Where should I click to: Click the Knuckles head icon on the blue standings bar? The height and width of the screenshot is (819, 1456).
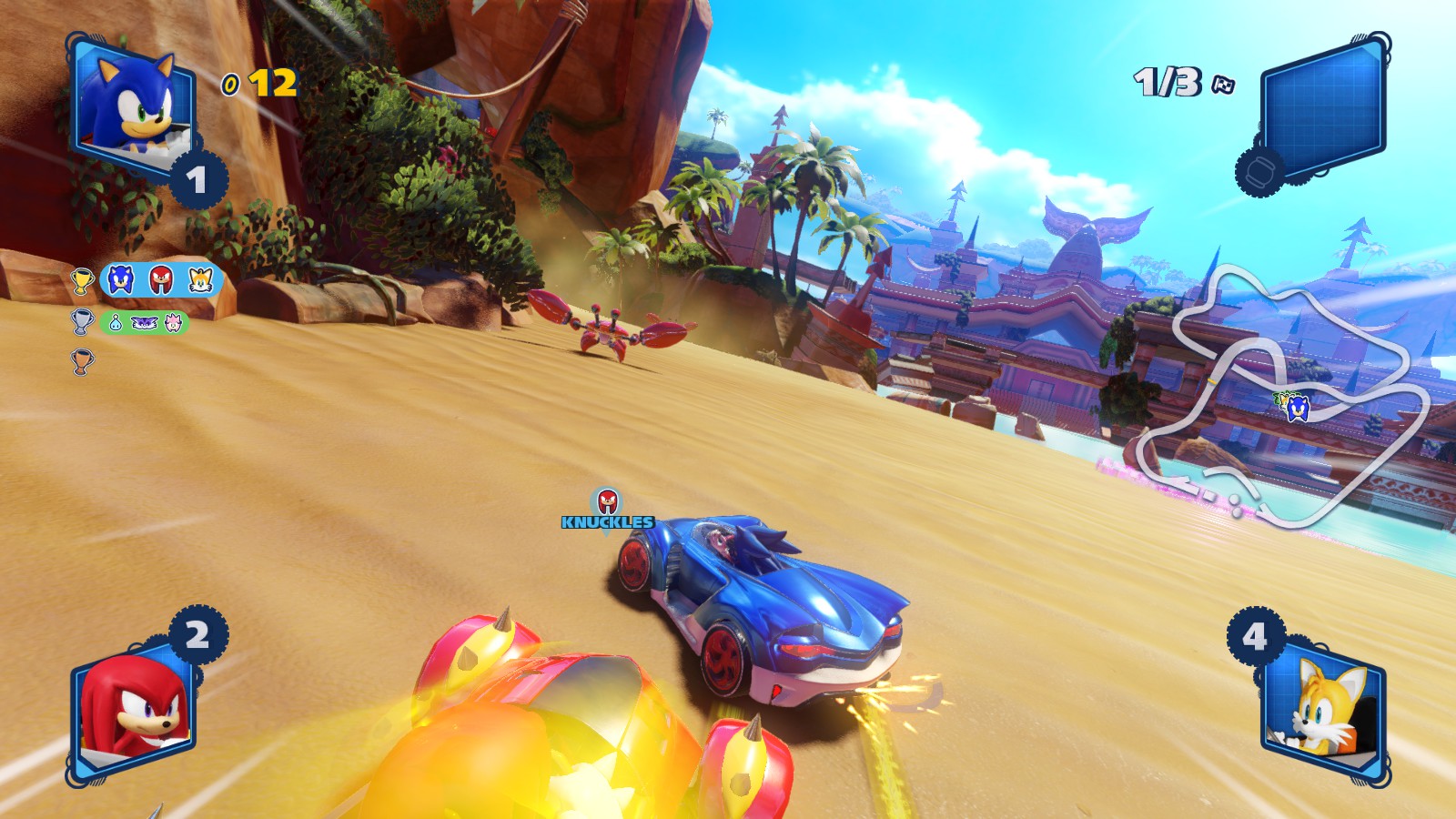click(x=160, y=279)
